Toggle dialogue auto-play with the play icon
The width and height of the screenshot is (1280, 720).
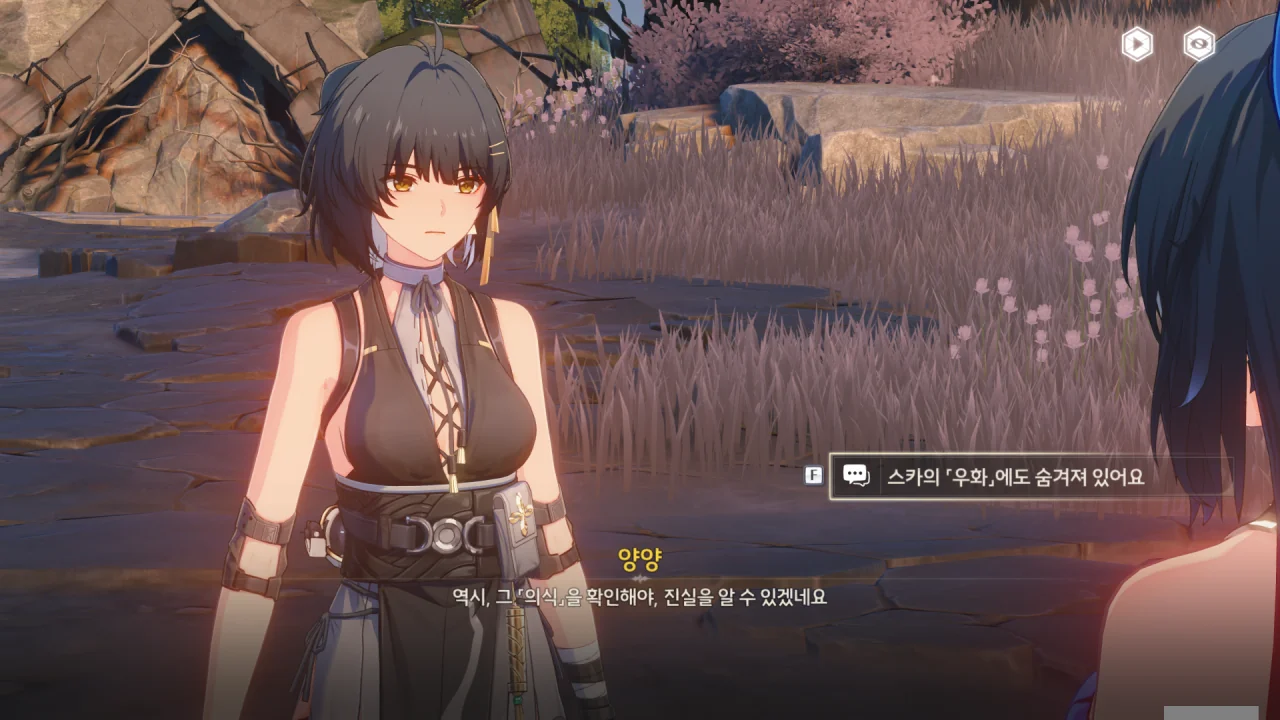click(1137, 44)
